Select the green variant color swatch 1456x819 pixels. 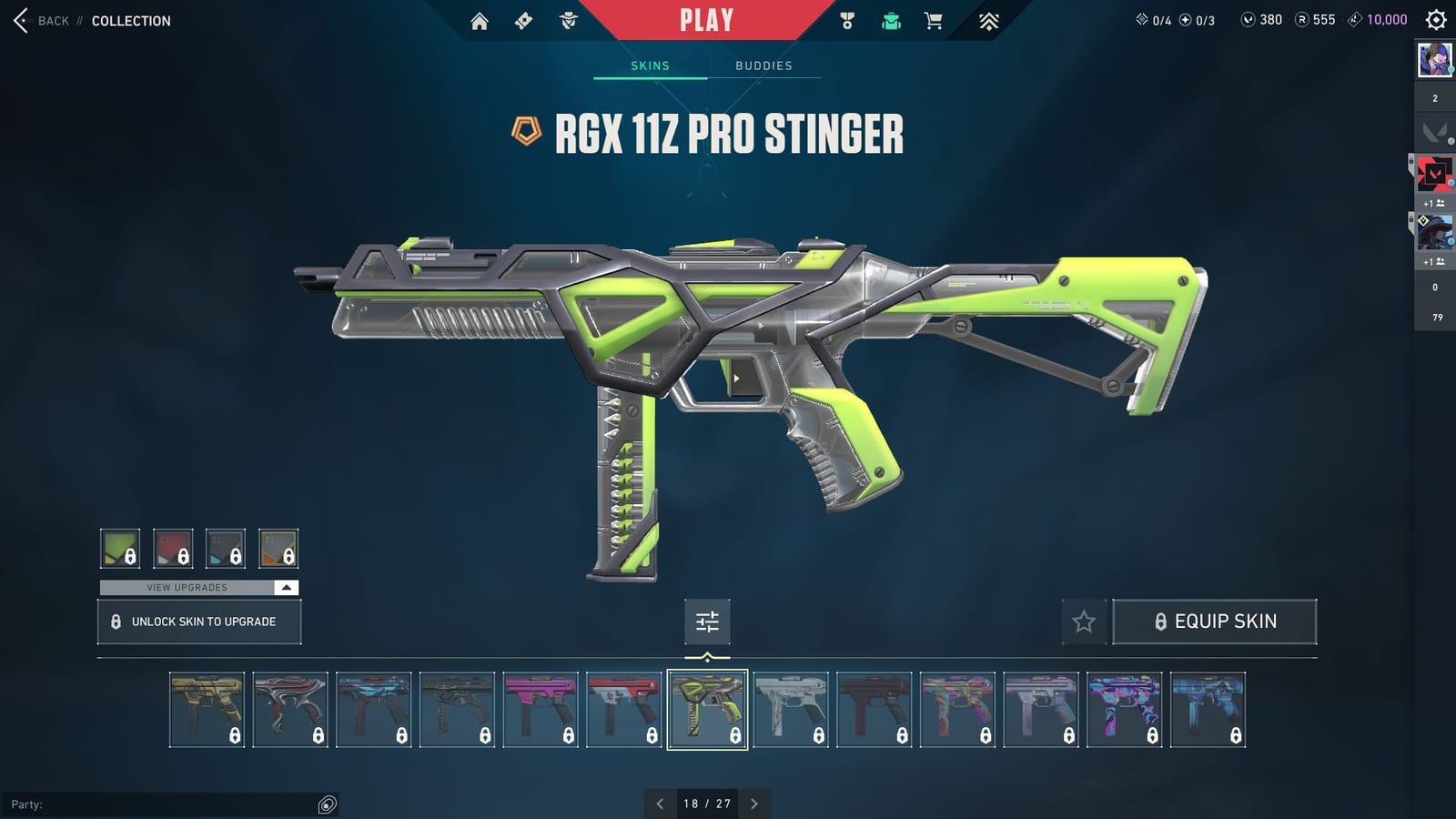[x=121, y=548]
